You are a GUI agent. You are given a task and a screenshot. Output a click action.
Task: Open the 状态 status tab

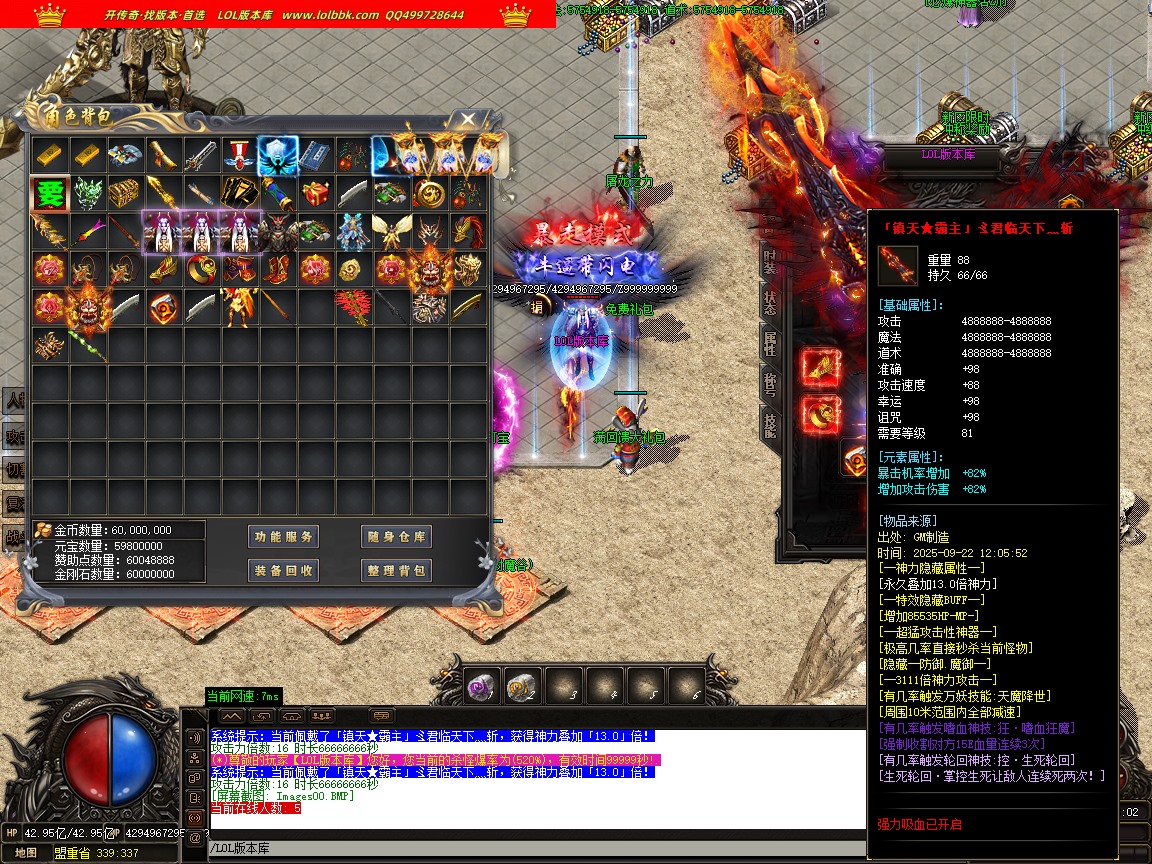(769, 301)
